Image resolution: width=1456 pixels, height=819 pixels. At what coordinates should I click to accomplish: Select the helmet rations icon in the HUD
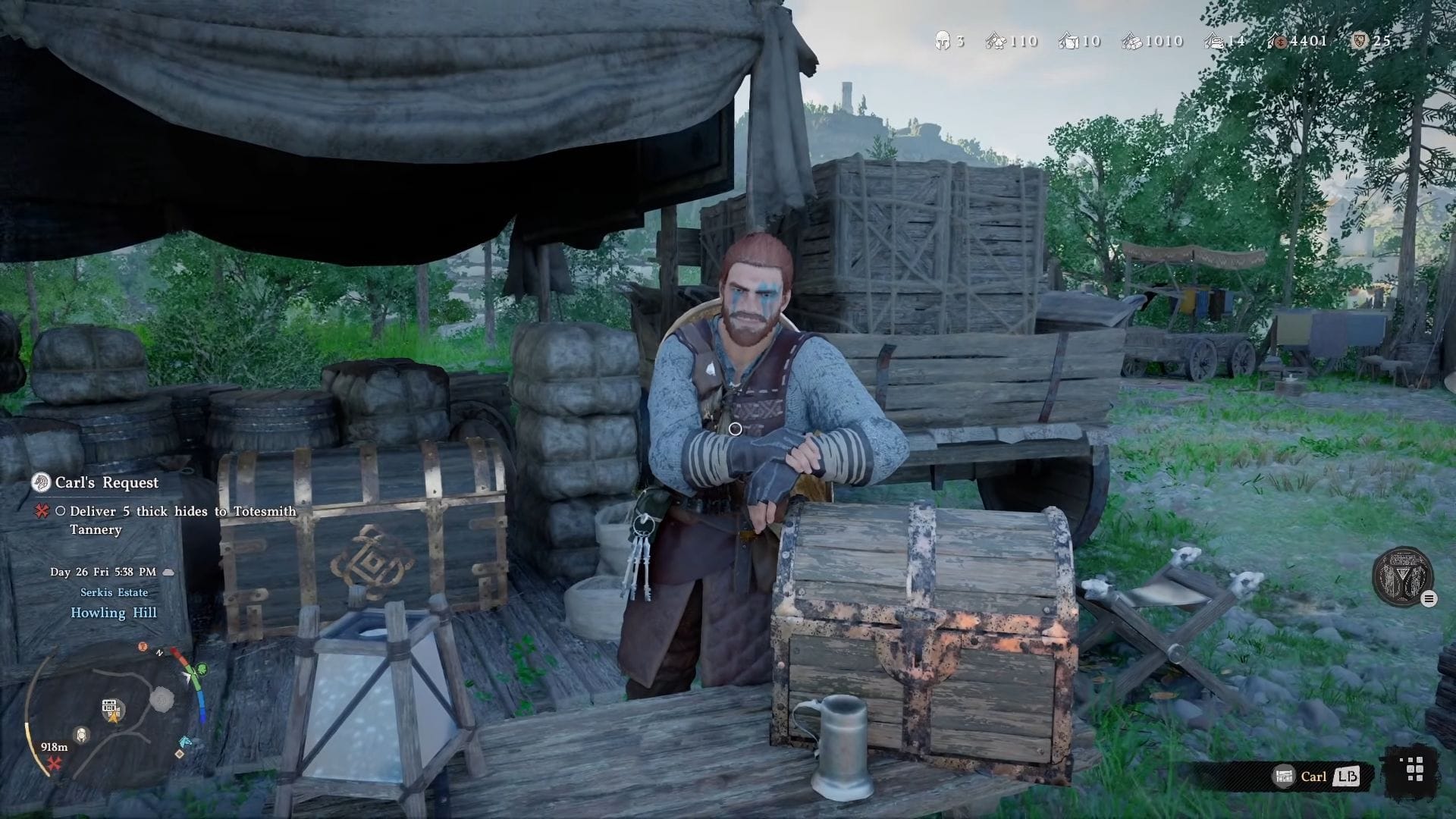coord(943,42)
